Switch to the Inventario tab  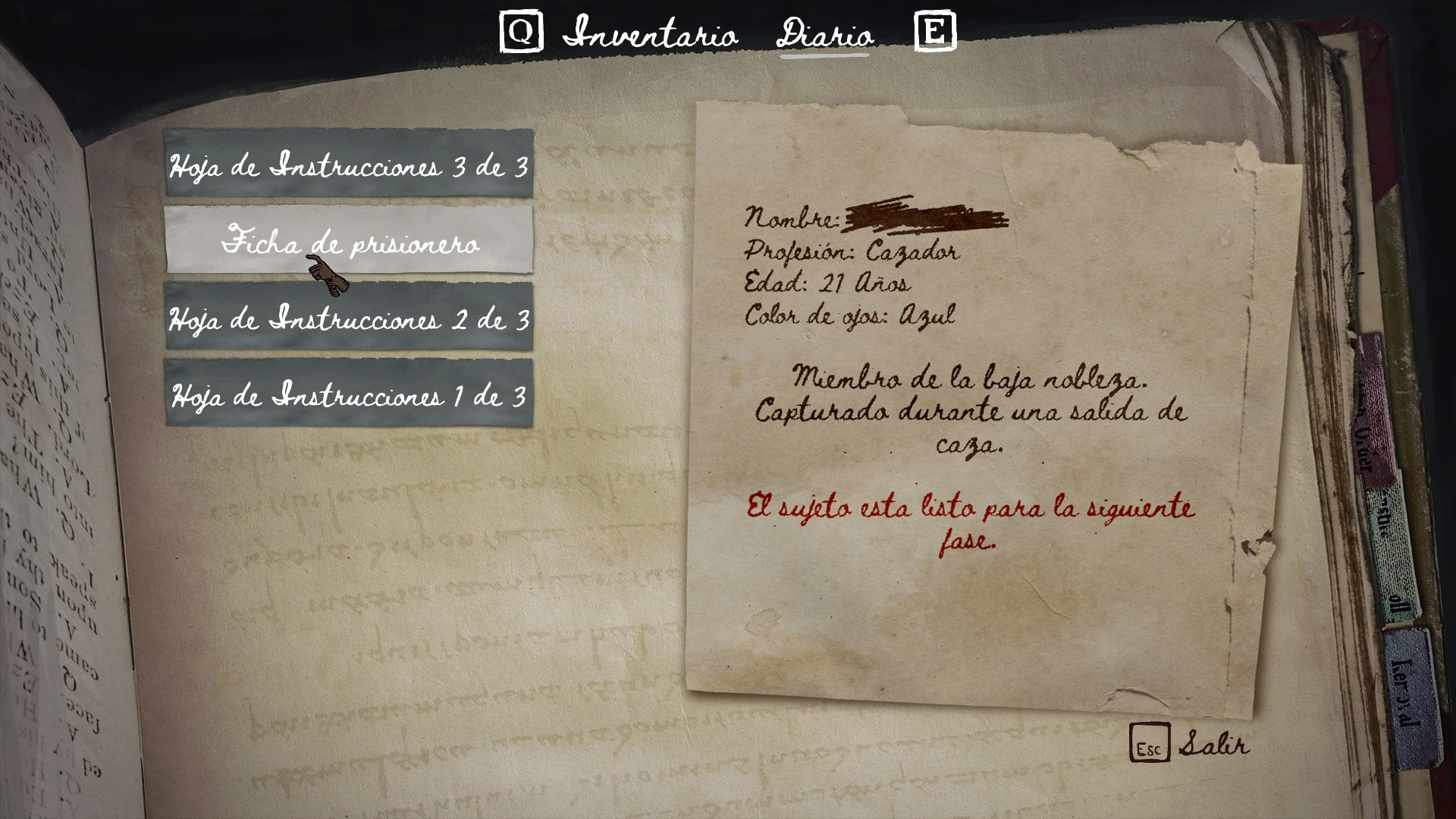[x=650, y=34]
